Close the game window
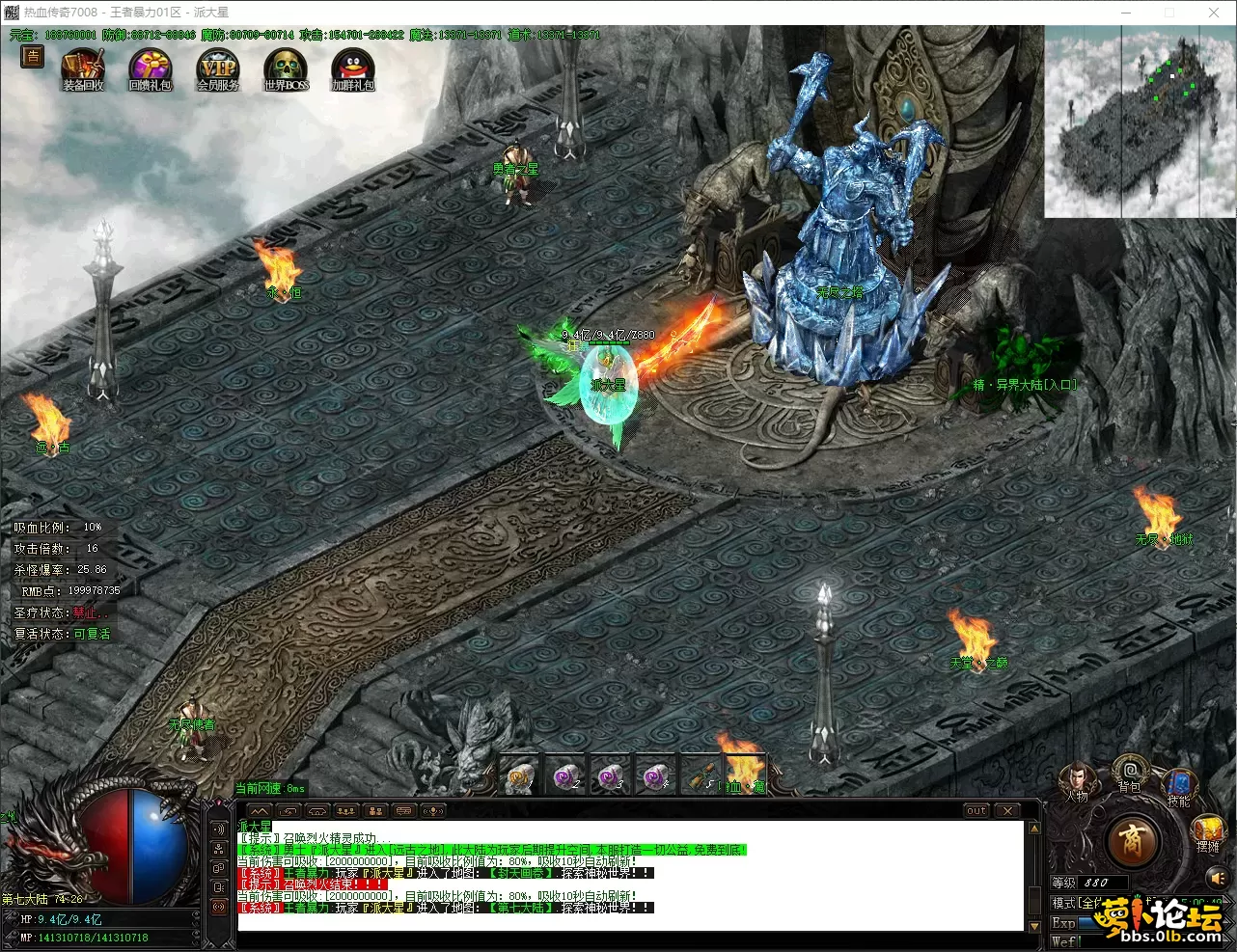The width and height of the screenshot is (1237, 952). point(1214,13)
